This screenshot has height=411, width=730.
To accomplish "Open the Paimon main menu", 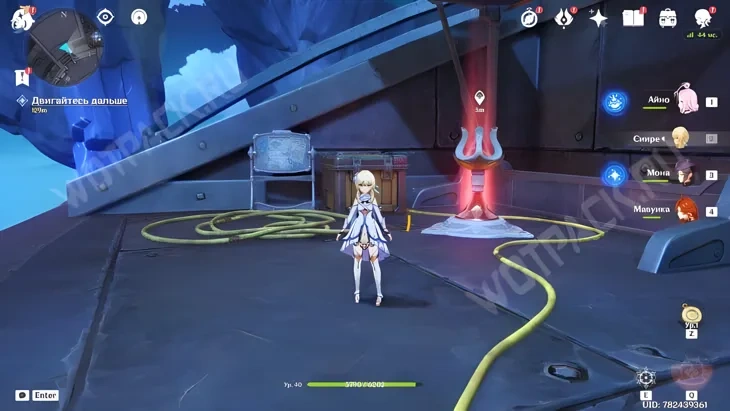I will coord(21,17).
